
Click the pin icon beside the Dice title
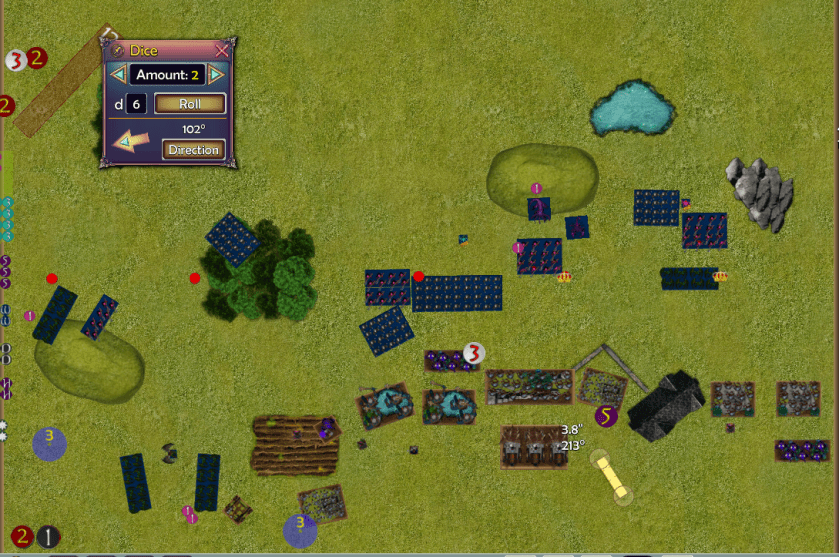(x=117, y=50)
